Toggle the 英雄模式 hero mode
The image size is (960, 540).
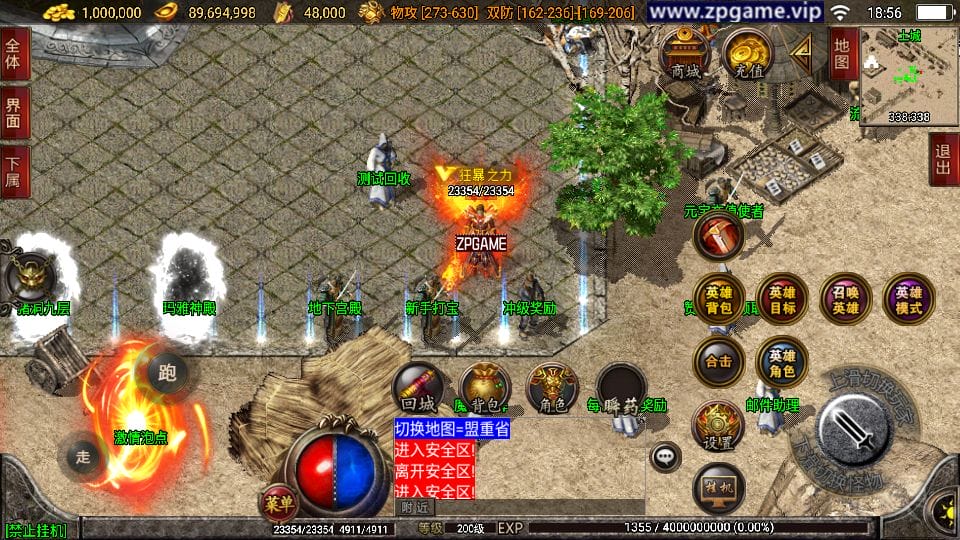[908, 299]
